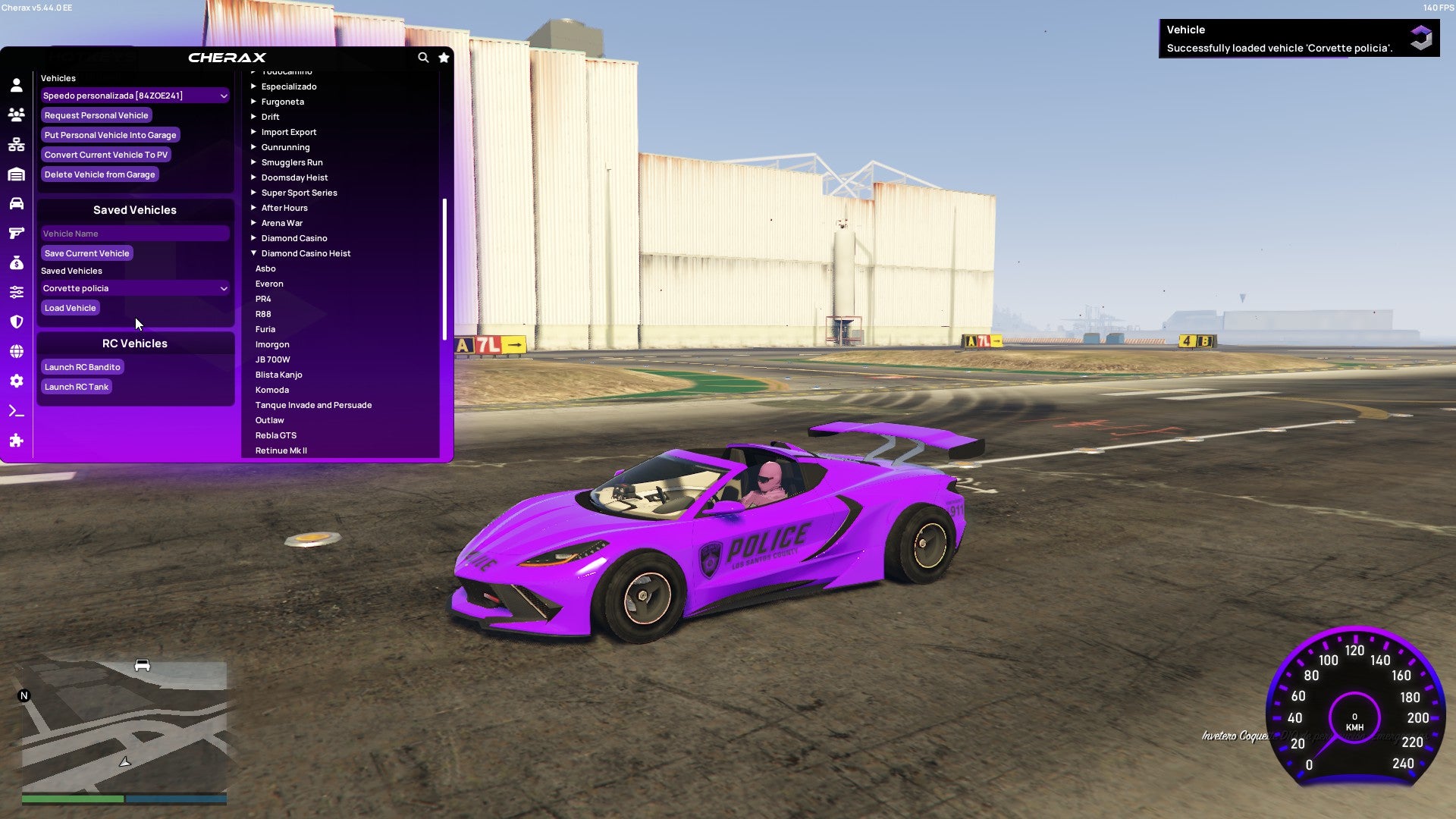Select Blista Kanjo from the list
The height and width of the screenshot is (819, 1456).
click(279, 374)
